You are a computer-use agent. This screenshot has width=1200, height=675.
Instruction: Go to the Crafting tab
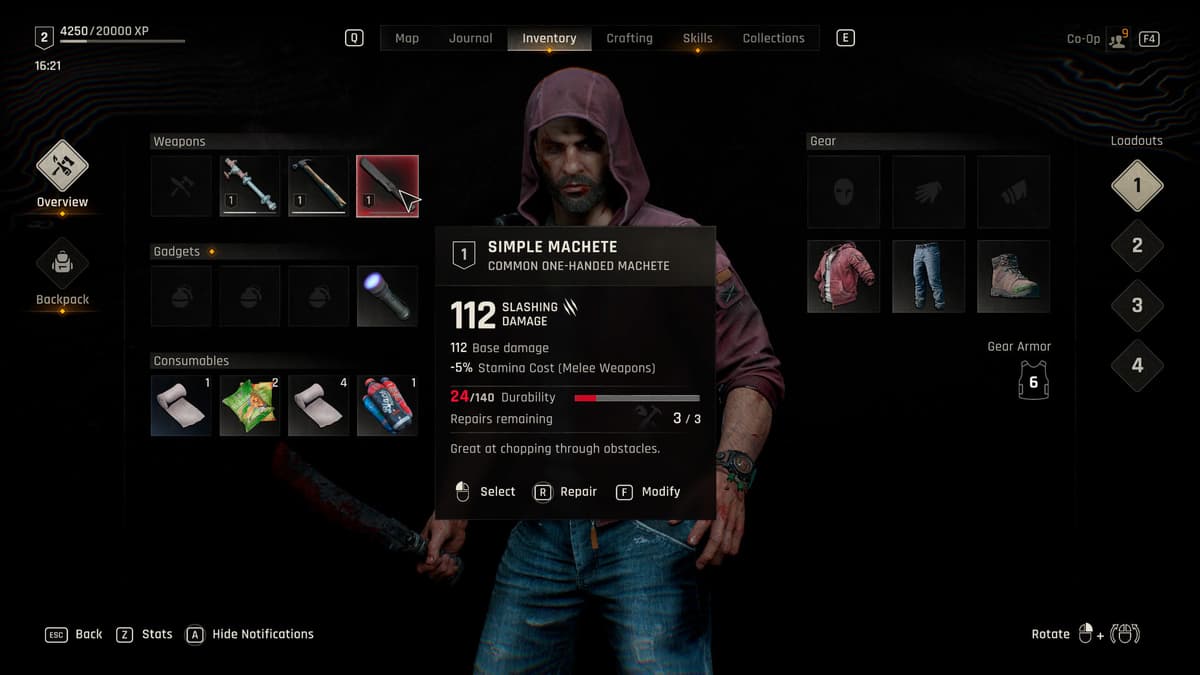[629, 38]
